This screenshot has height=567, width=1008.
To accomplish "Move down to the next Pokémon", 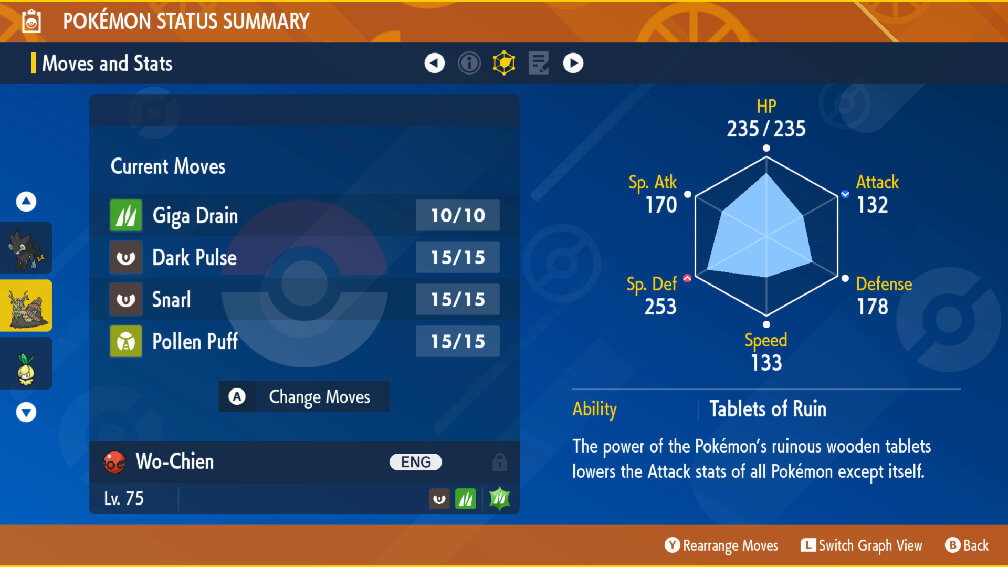I will tap(26, 412).
